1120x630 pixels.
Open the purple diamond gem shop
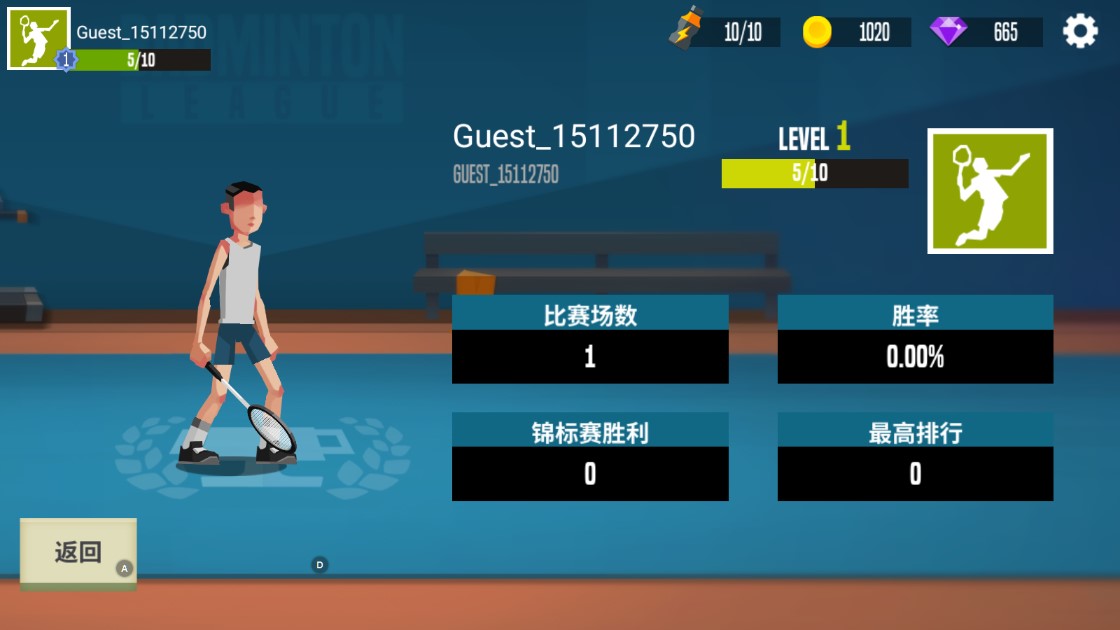click(948, 32)
